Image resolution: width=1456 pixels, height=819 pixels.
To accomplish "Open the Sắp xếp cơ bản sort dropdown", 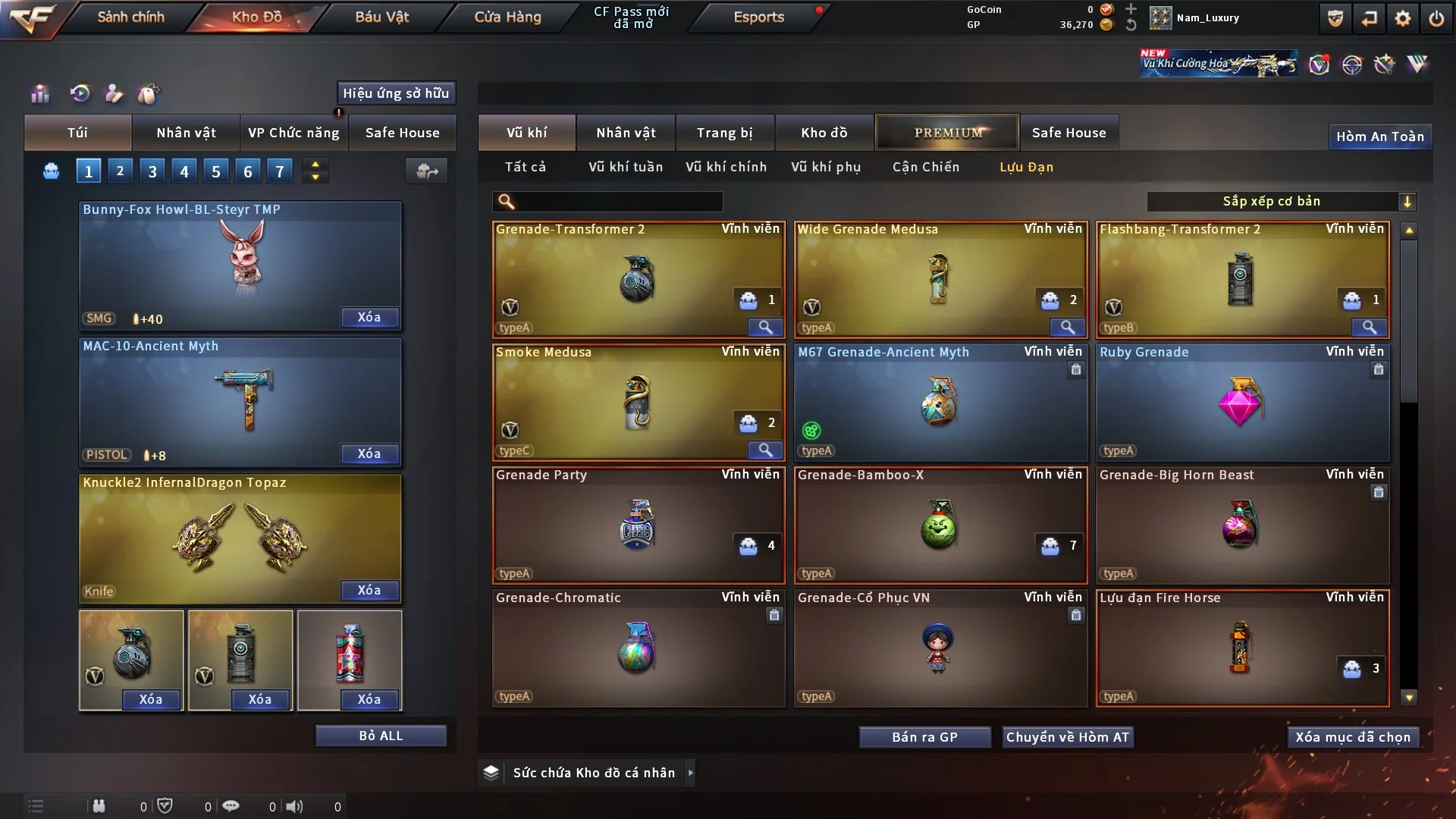I will (1281, 202).
